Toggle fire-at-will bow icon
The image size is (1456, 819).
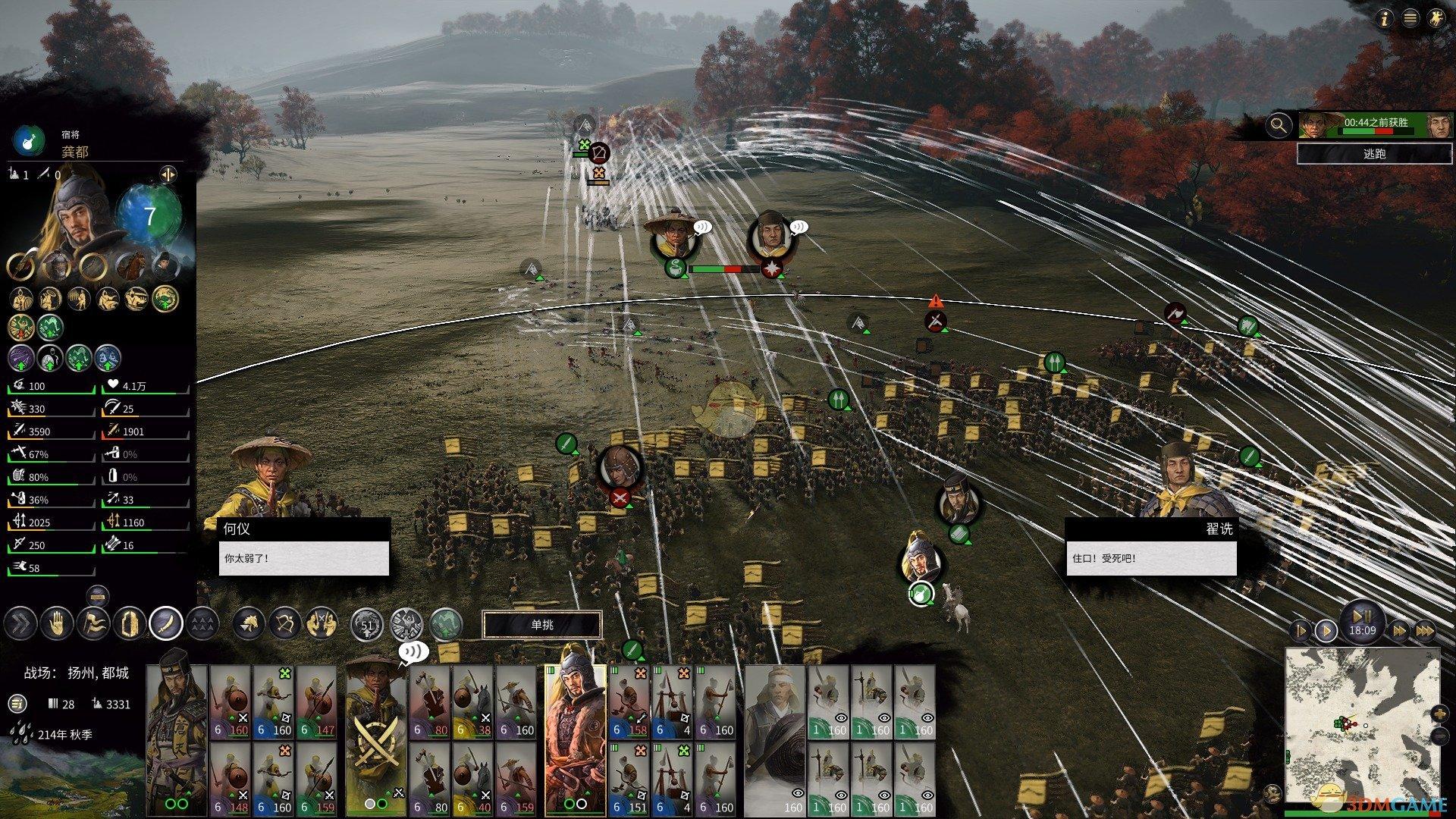(285, 624)
